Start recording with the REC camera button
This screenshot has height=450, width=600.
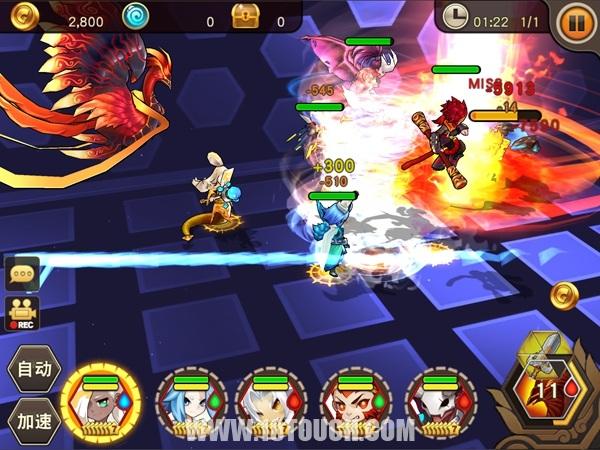click(x=22, y=313)
